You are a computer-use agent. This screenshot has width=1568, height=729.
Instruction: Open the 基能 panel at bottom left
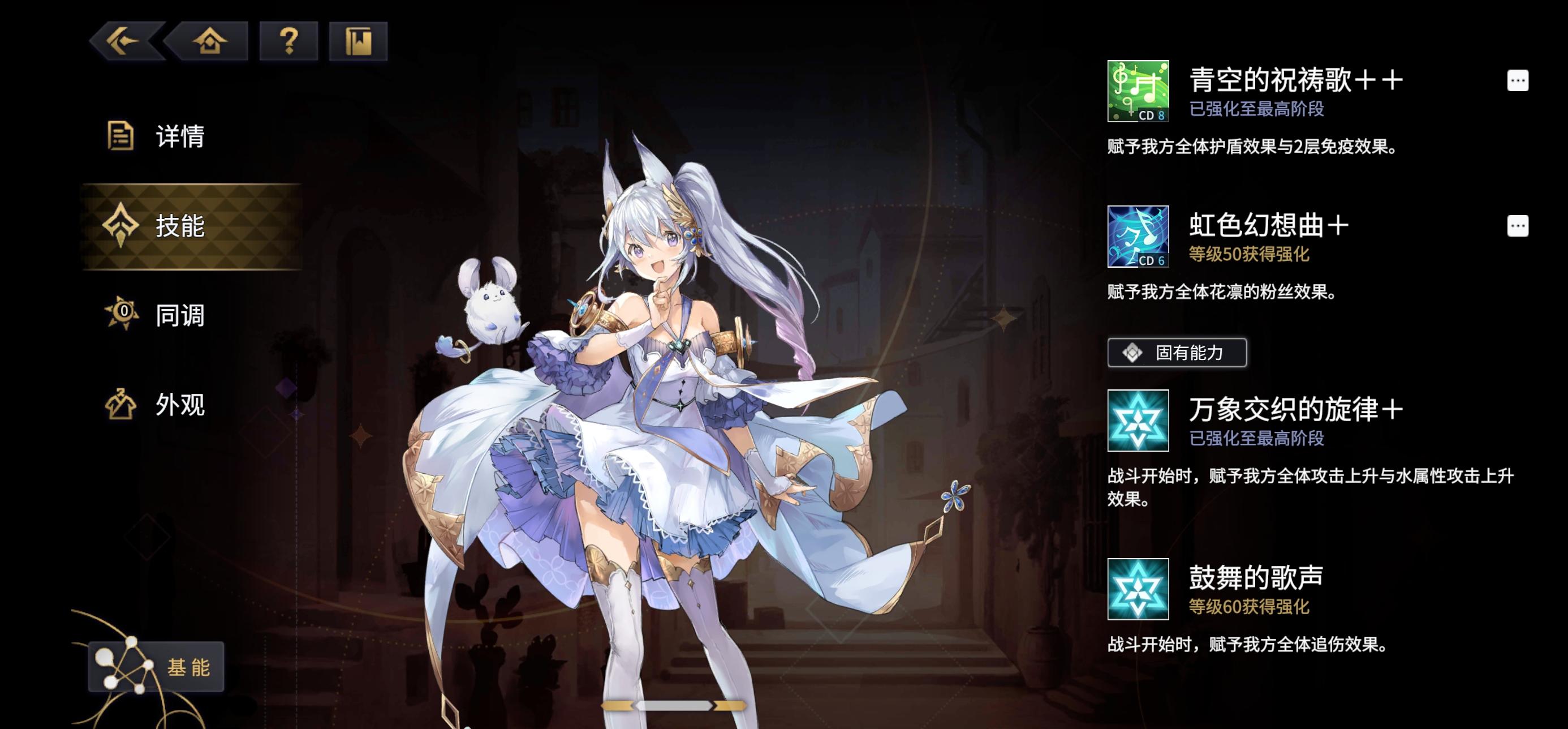click(157, 667)
